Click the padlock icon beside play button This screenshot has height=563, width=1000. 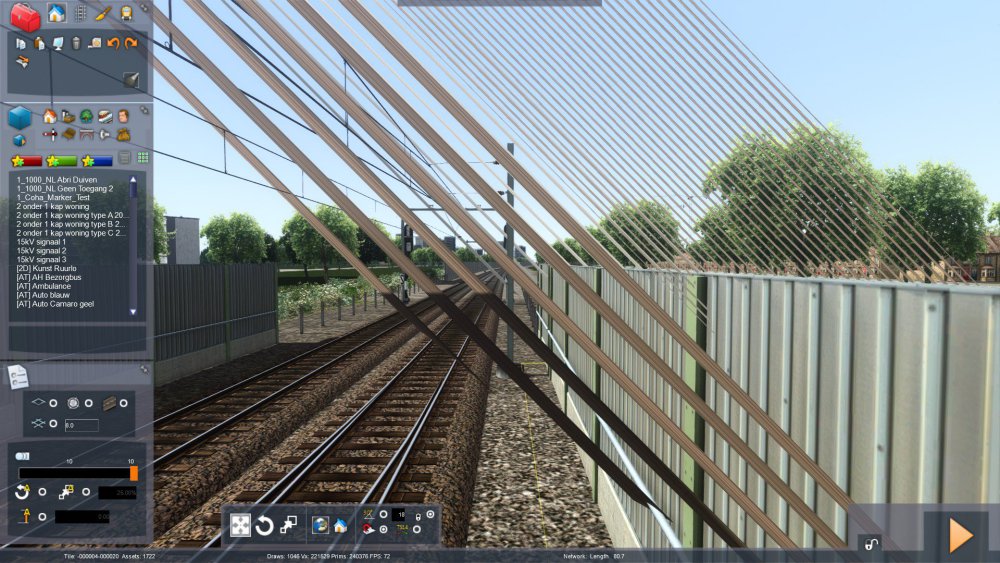[871, 544]
